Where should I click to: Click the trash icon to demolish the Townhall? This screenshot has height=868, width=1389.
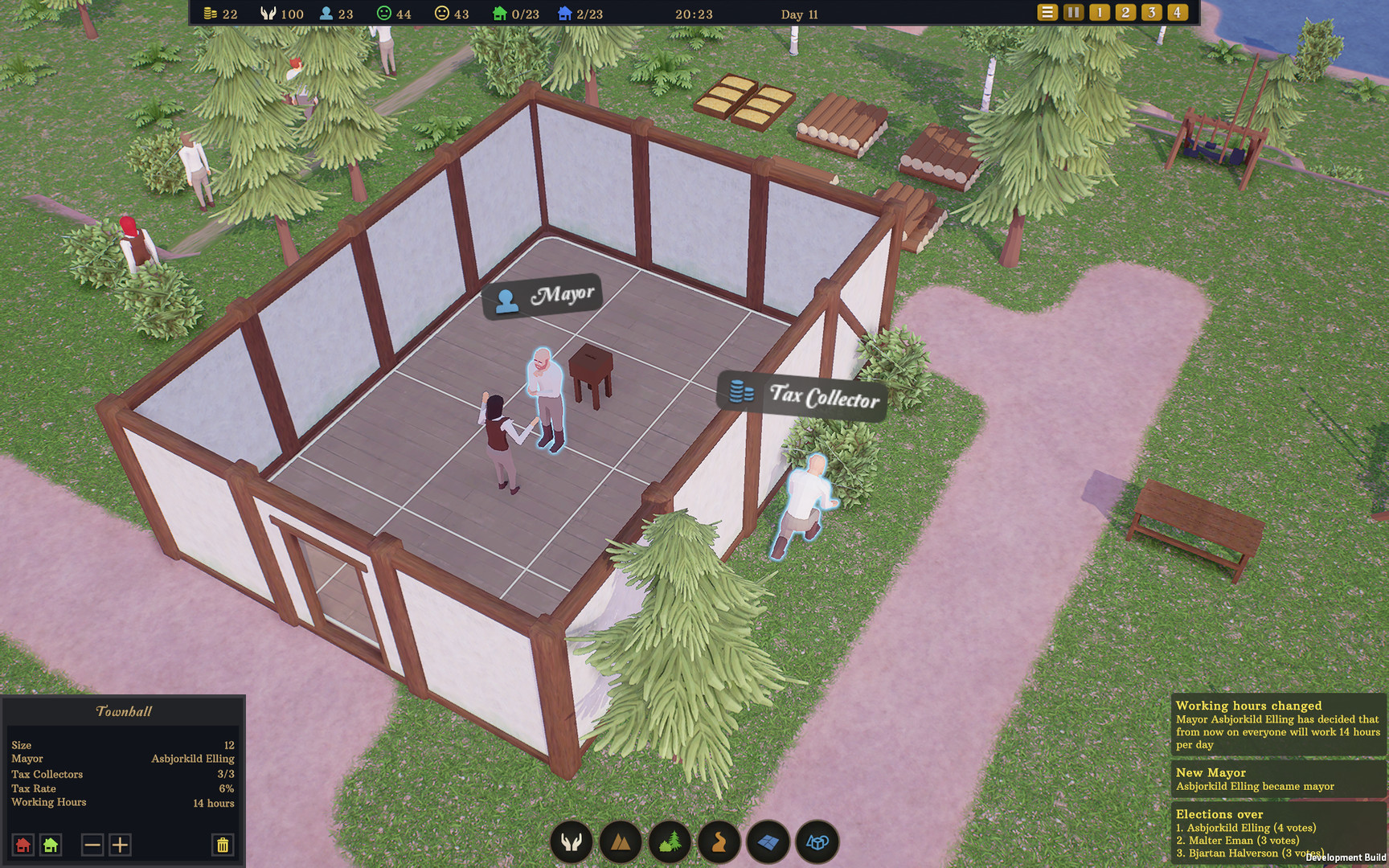click(x=222, y=845)
